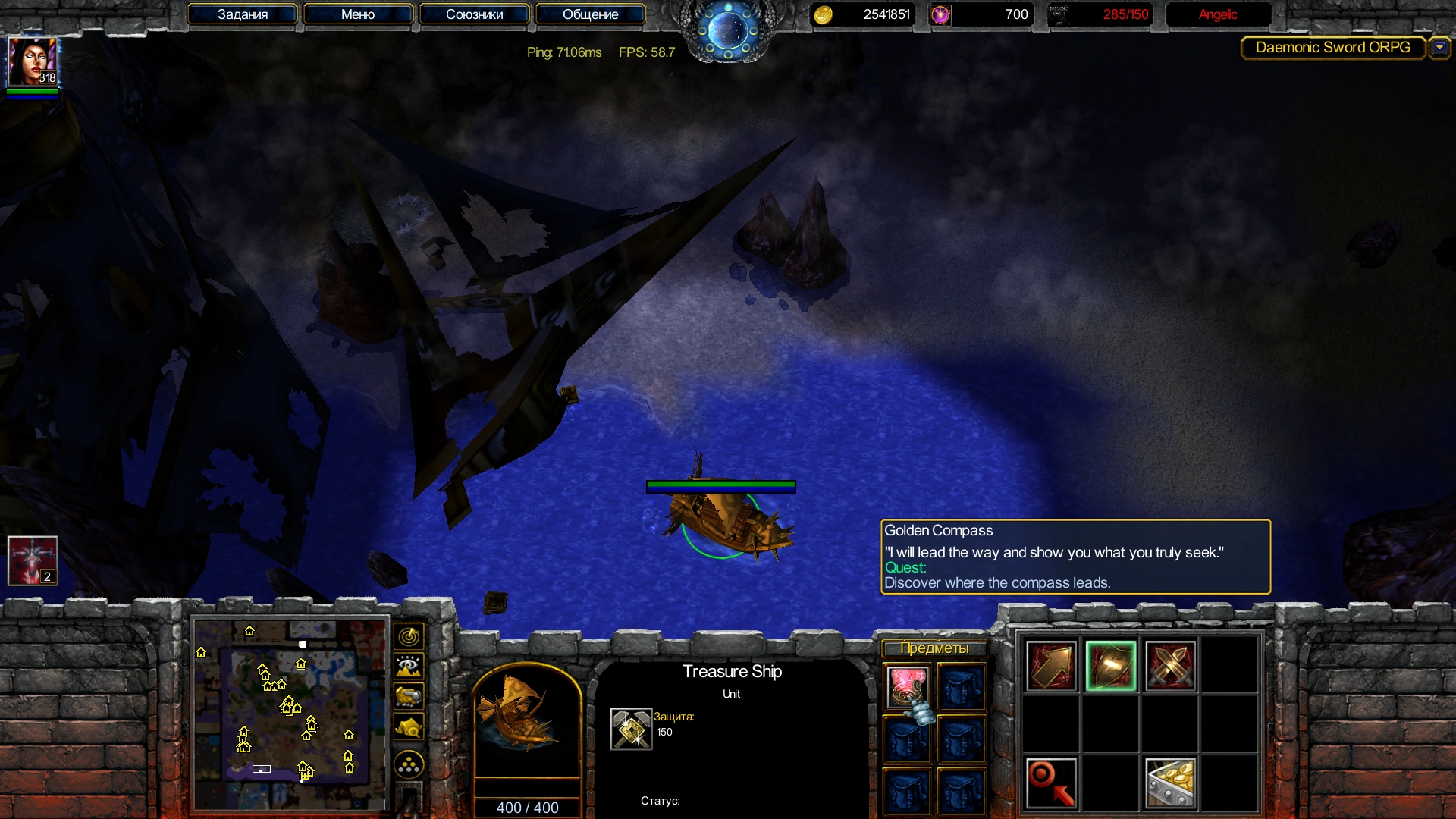1456x819 pixels.
Task: Toggle terrain view with the eye icon
Action: [409, 665]
